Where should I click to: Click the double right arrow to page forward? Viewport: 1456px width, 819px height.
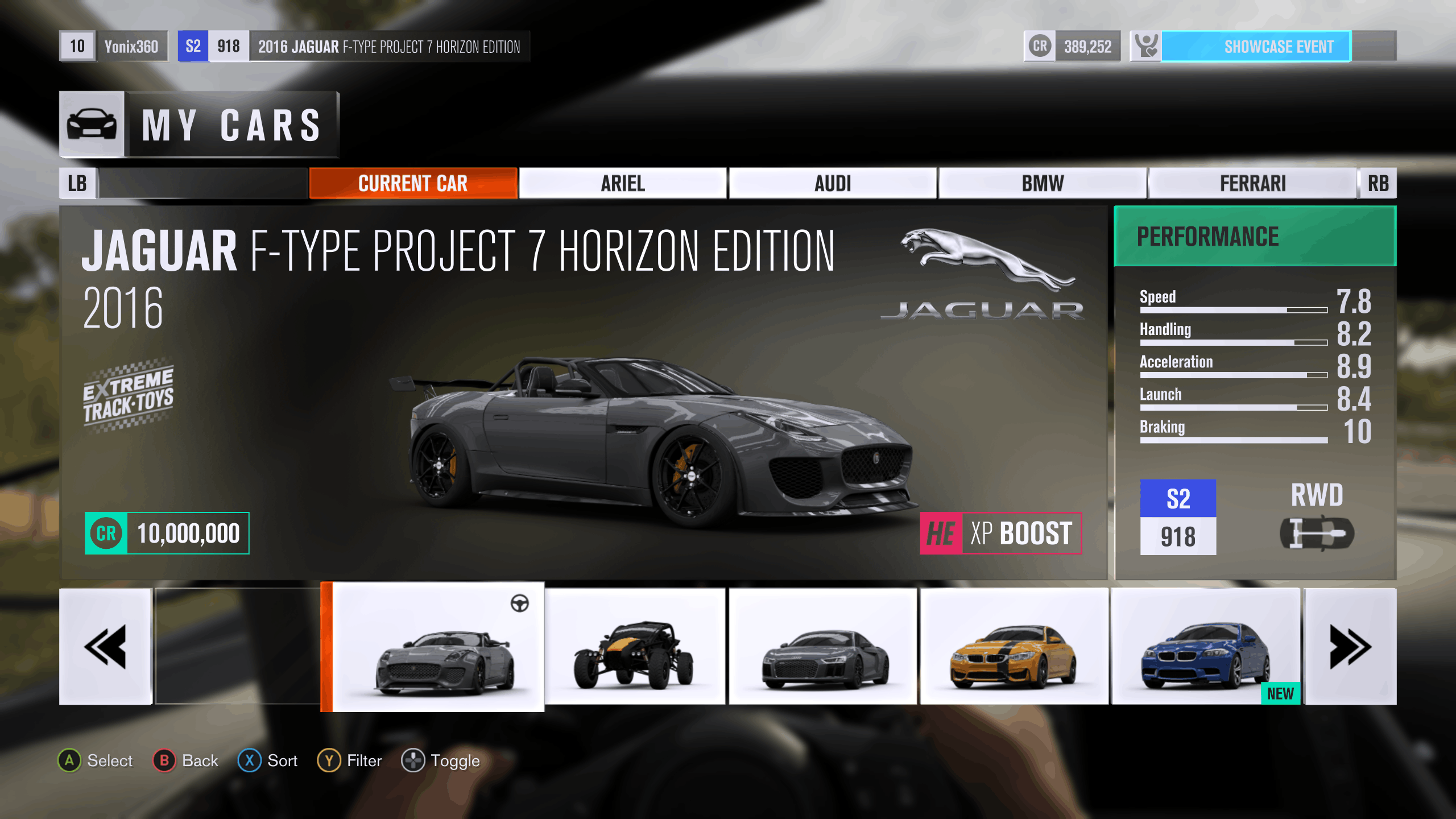coord(1350,647)
